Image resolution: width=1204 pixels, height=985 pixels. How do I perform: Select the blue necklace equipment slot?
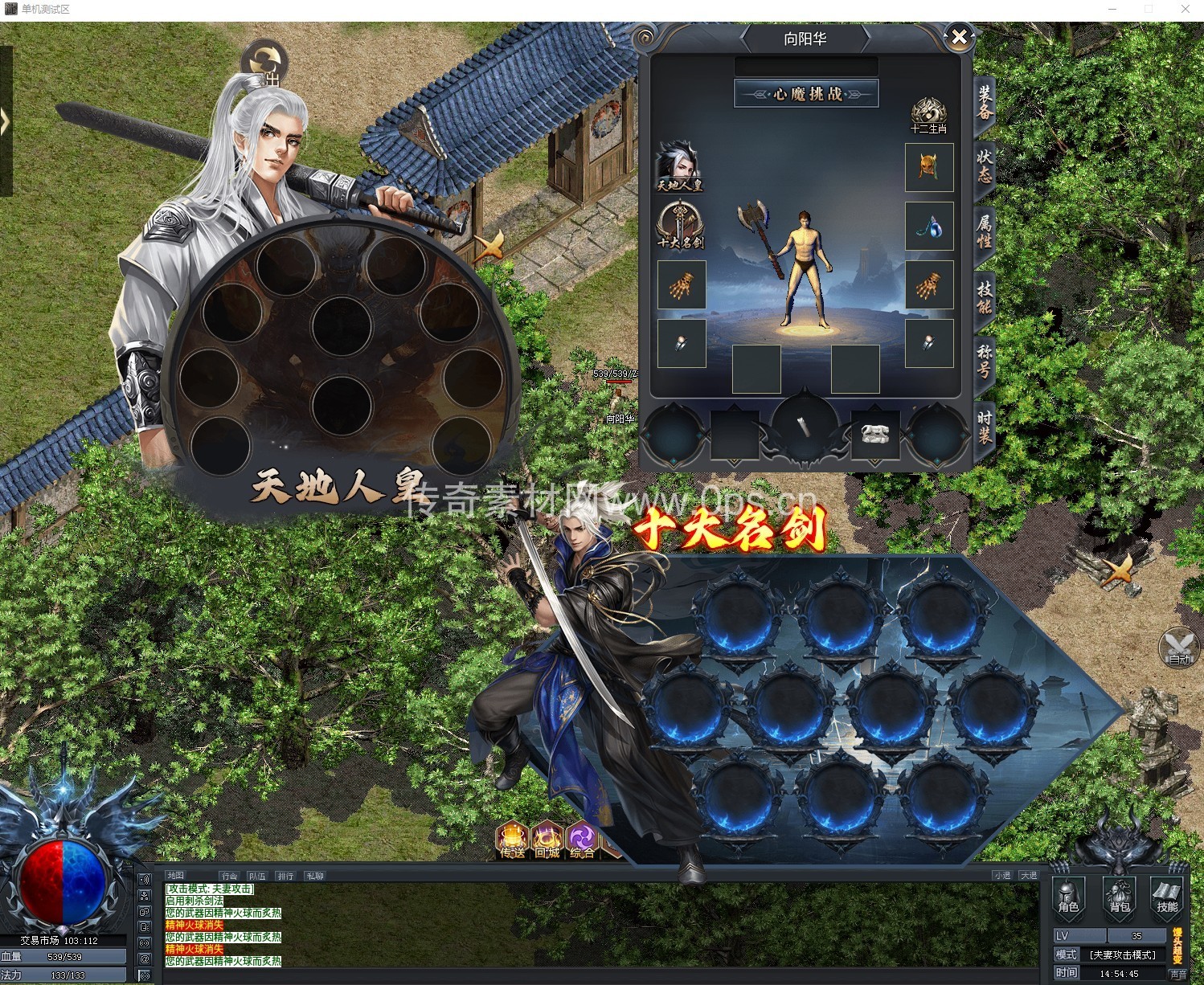[929, 226]
